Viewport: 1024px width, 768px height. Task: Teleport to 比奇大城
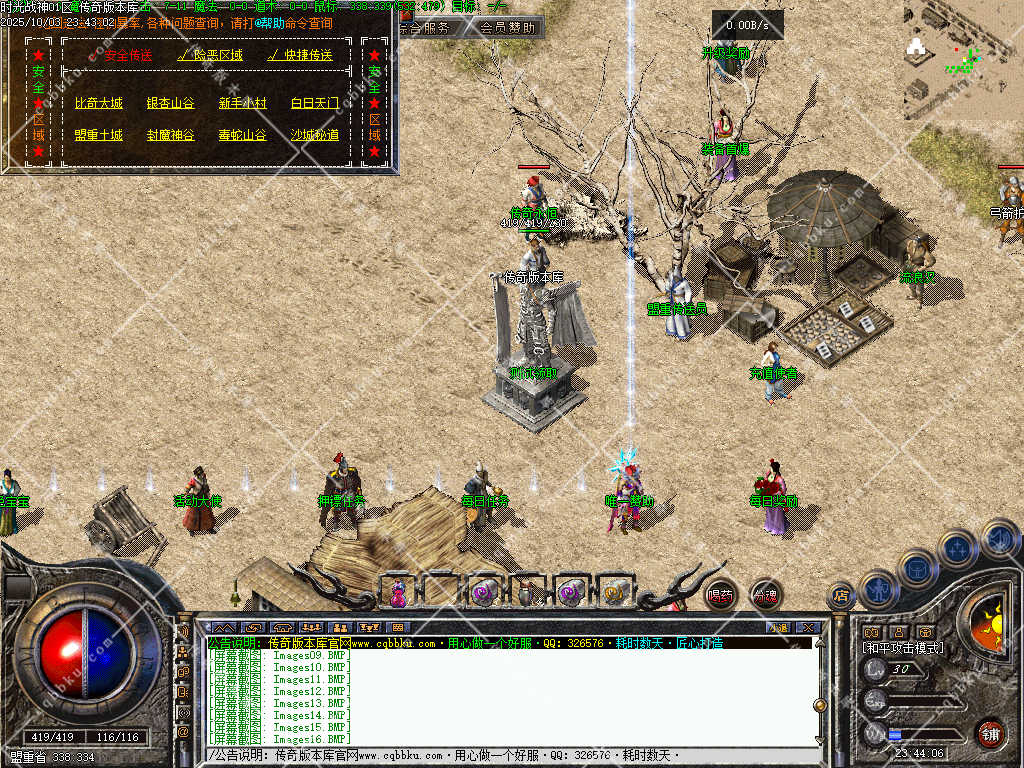coord(98,103)
